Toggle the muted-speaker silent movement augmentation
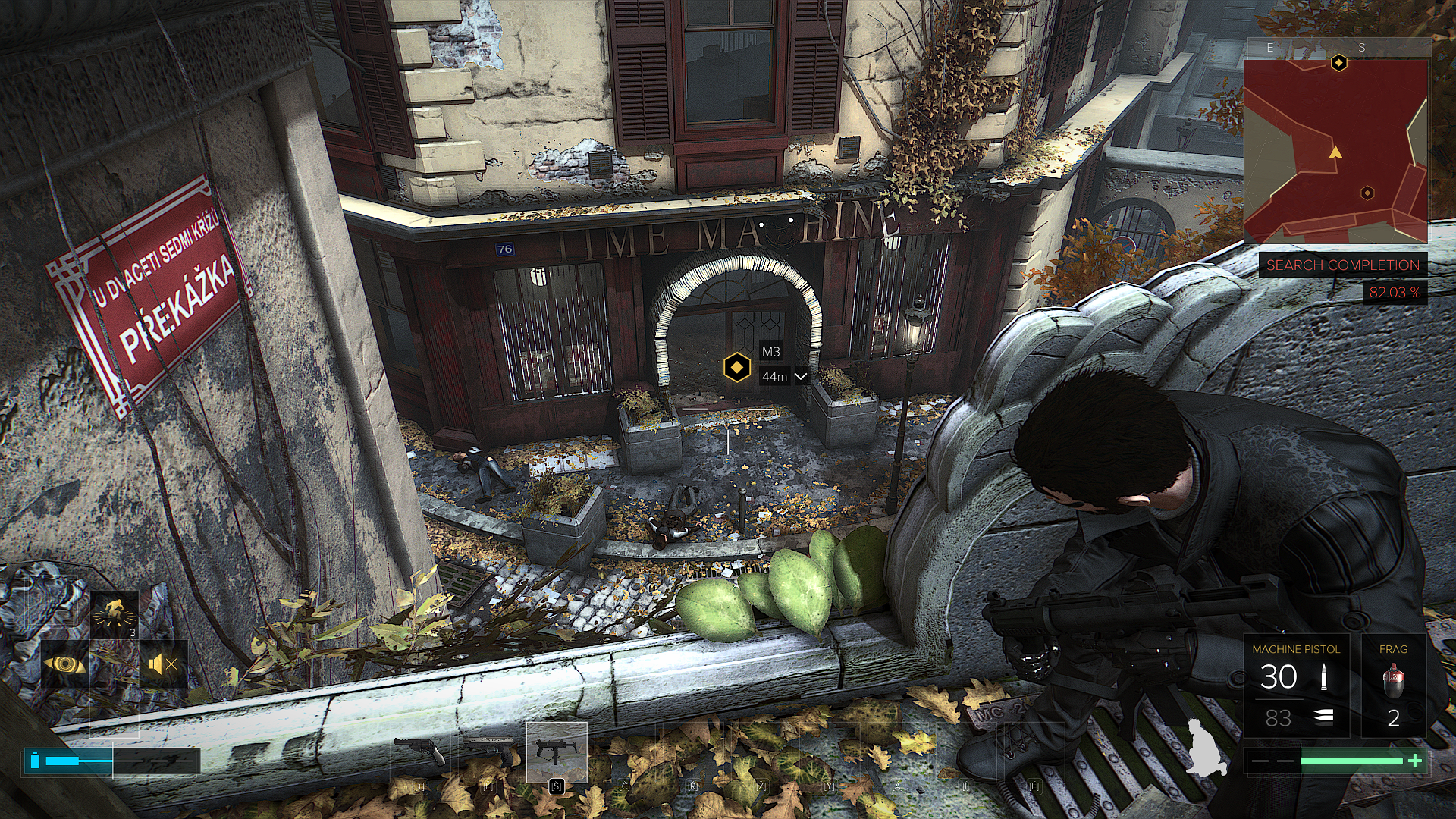This screenshot has height=819, width=1456. (x=163, y=665)
